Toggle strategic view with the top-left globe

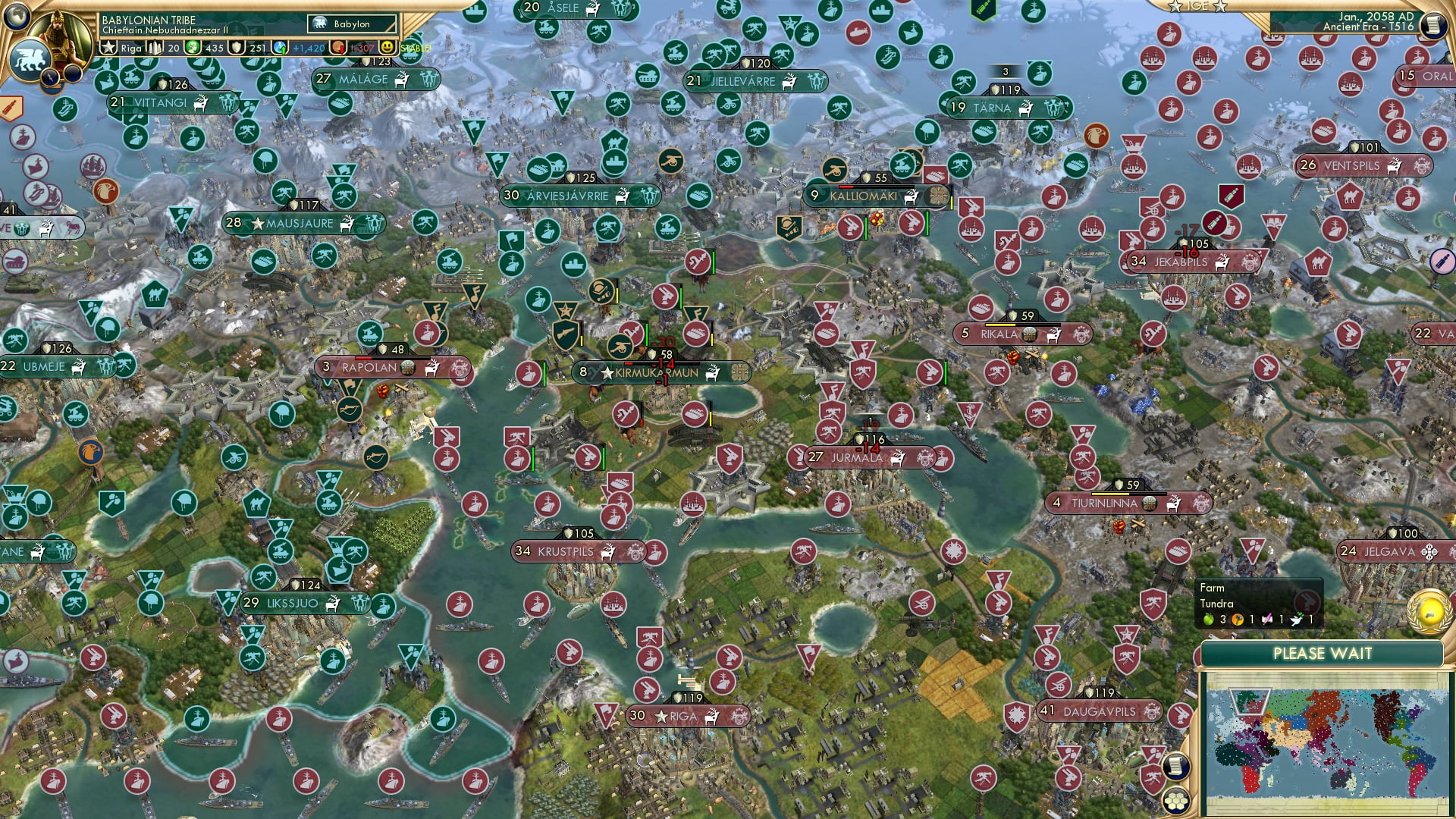[17, 18]
